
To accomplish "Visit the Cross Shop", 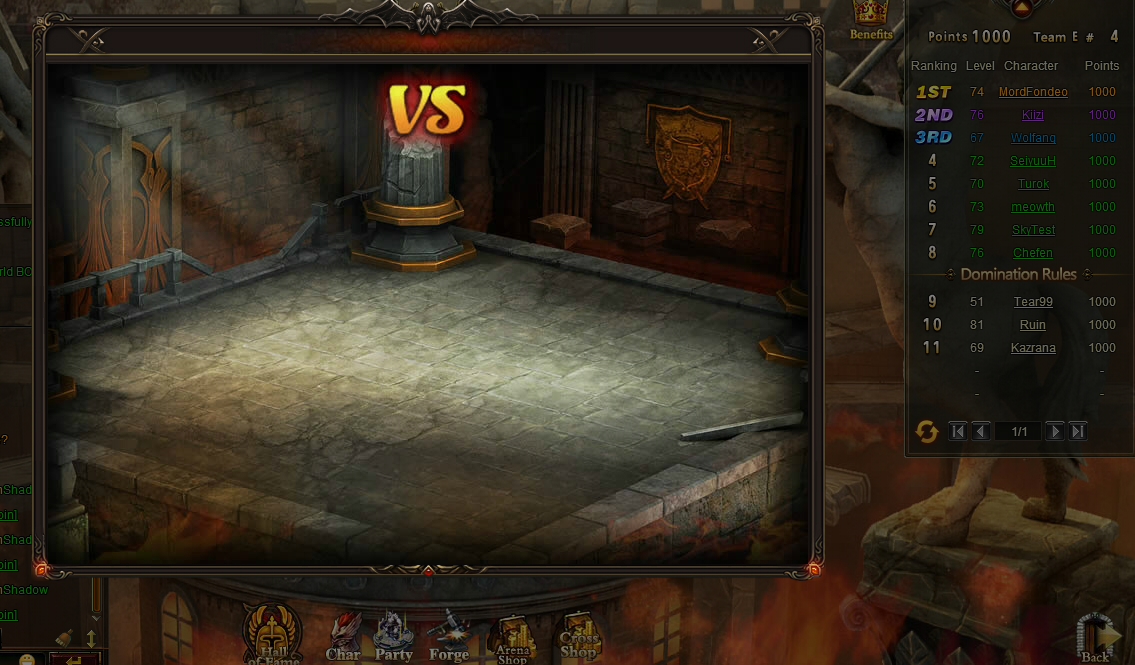I will pyautogui.click(x=579, y=636).
